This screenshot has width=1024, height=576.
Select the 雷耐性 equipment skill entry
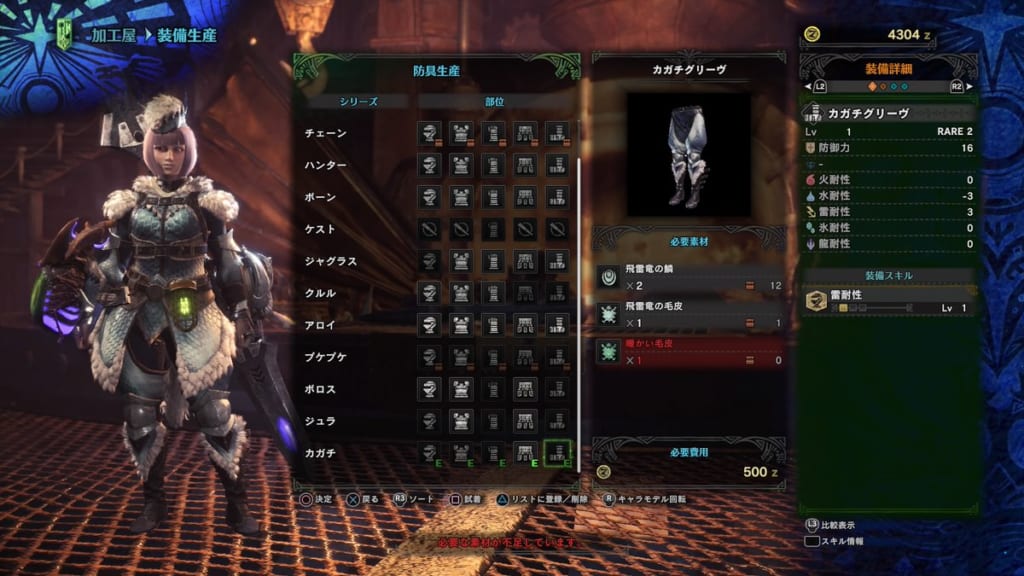(889, 300)
